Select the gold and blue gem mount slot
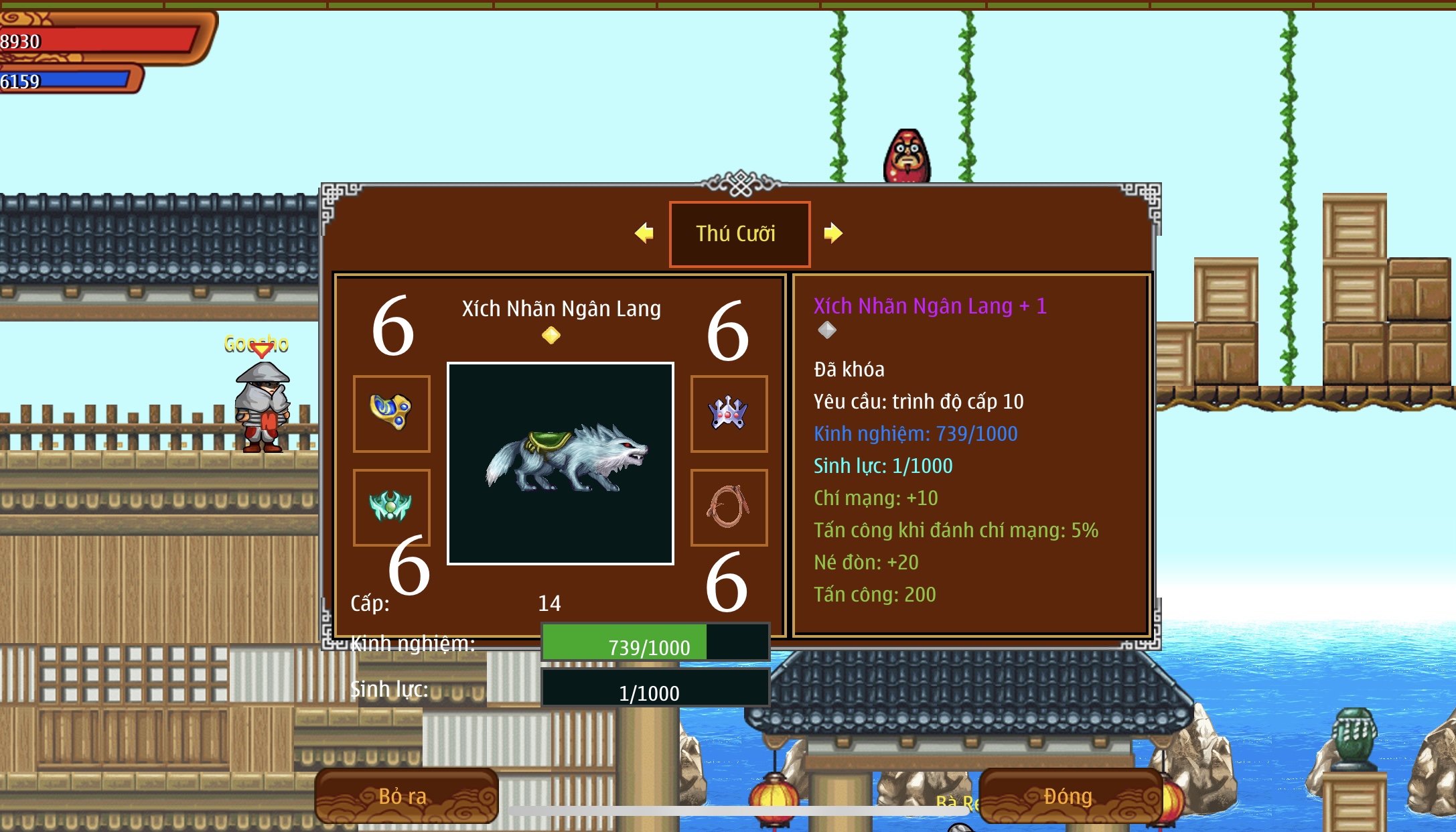The width and height of the screenshot is (1456, 832). coord(392,413)
